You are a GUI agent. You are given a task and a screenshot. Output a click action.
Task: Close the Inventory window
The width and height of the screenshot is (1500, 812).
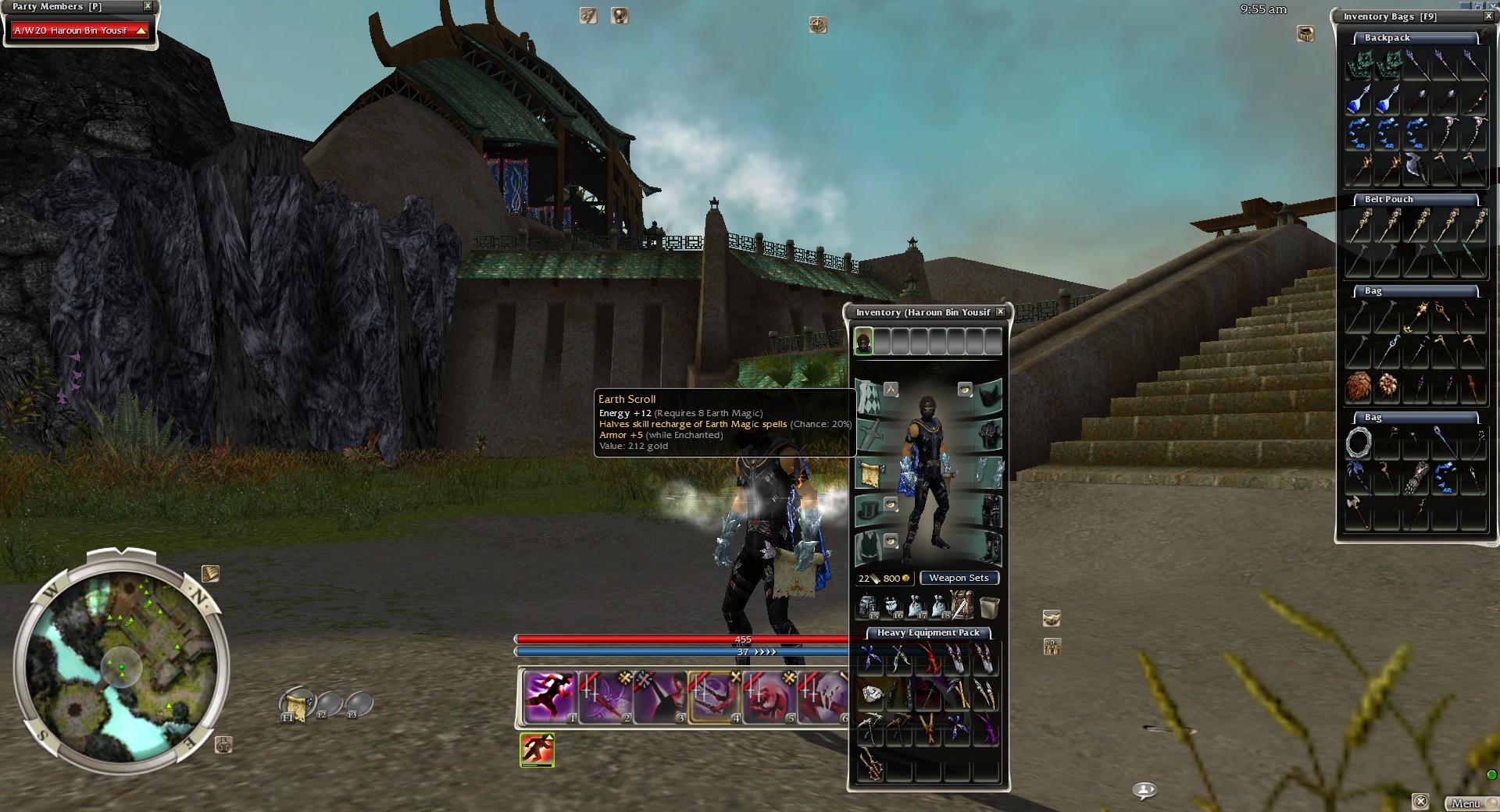[1000, 312]
